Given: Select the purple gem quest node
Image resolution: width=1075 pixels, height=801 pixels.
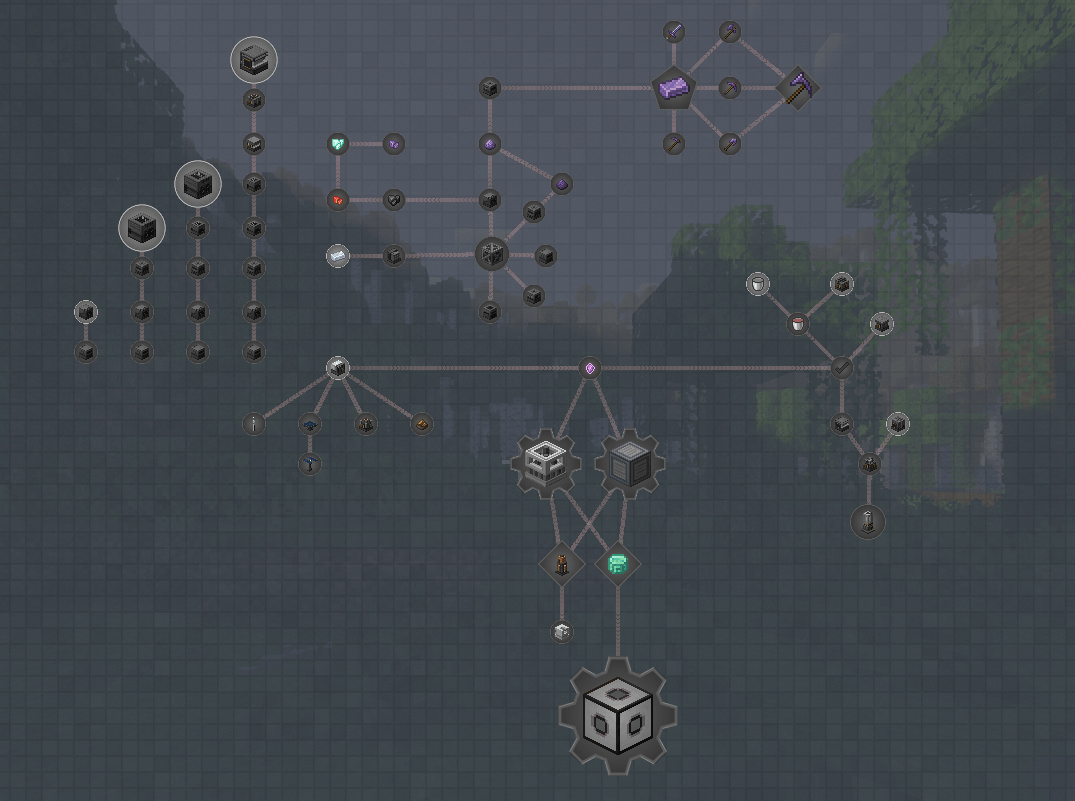Looking at the screenshot, I should coord(590,369).
